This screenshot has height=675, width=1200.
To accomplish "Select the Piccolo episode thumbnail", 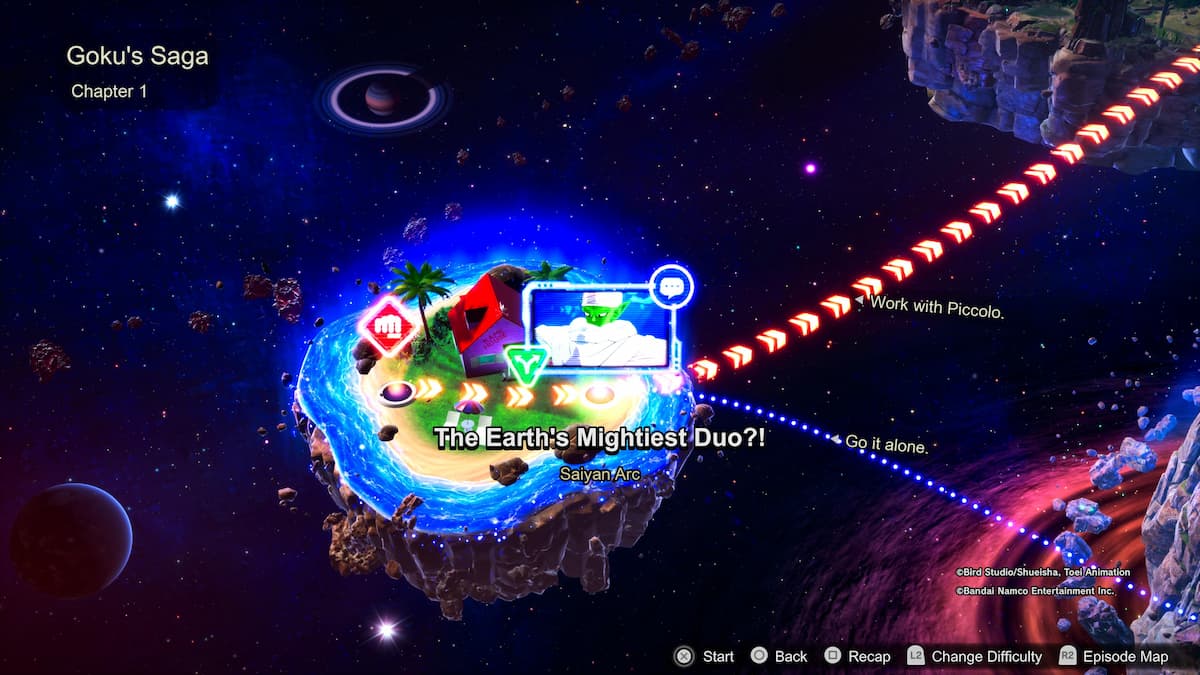I will [x=601, y=326].
